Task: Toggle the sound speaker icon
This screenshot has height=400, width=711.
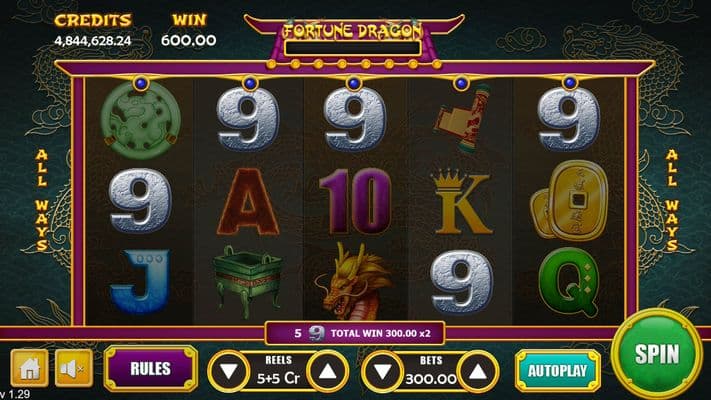Action: [x=73, y=368]
